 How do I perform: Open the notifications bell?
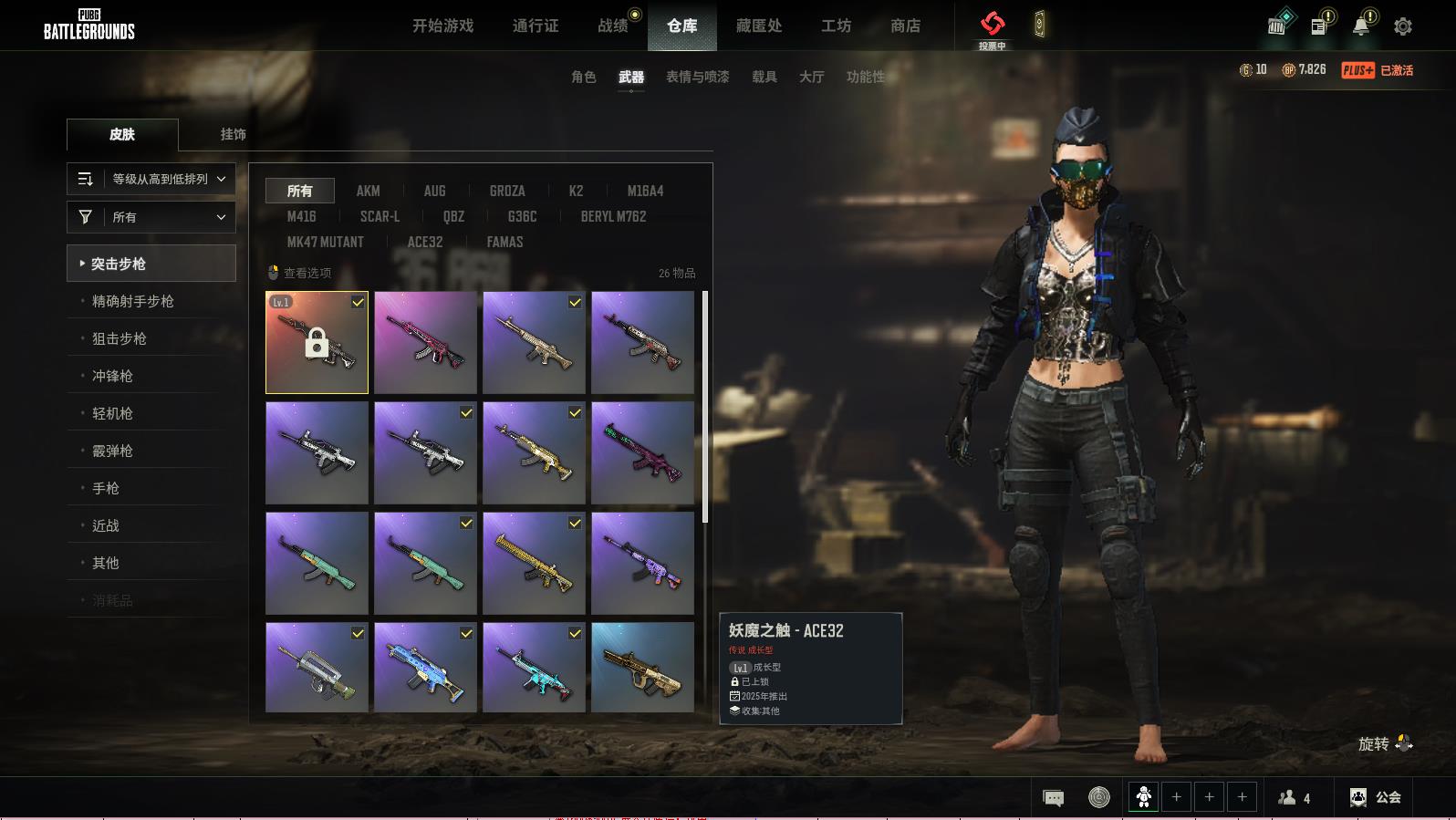click(x=1361, y=26)
